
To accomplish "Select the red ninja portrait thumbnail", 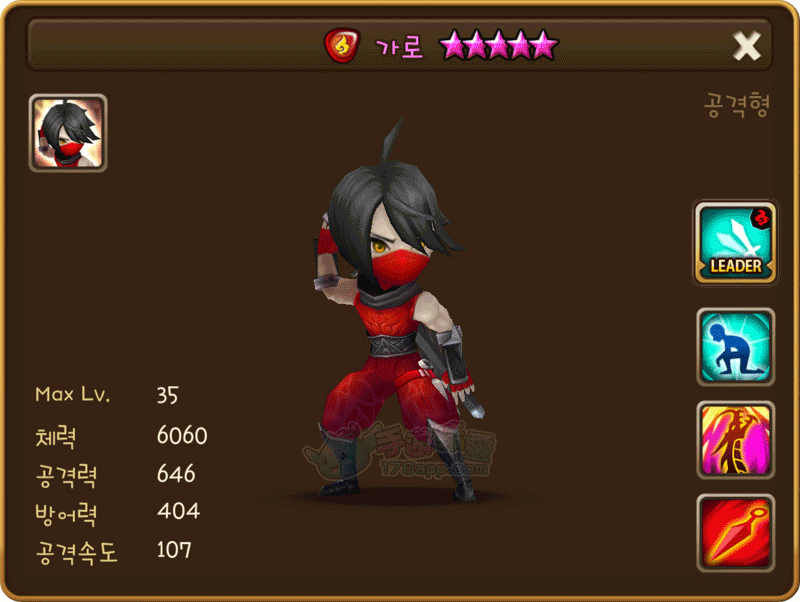I will (x=68, y=133).
